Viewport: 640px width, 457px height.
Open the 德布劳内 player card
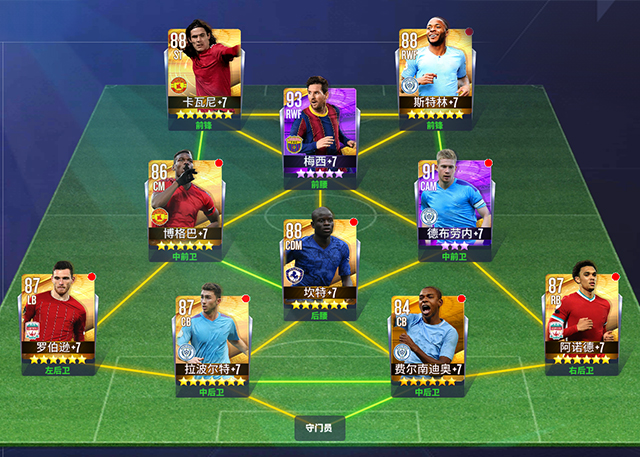[x=453, y=203]
